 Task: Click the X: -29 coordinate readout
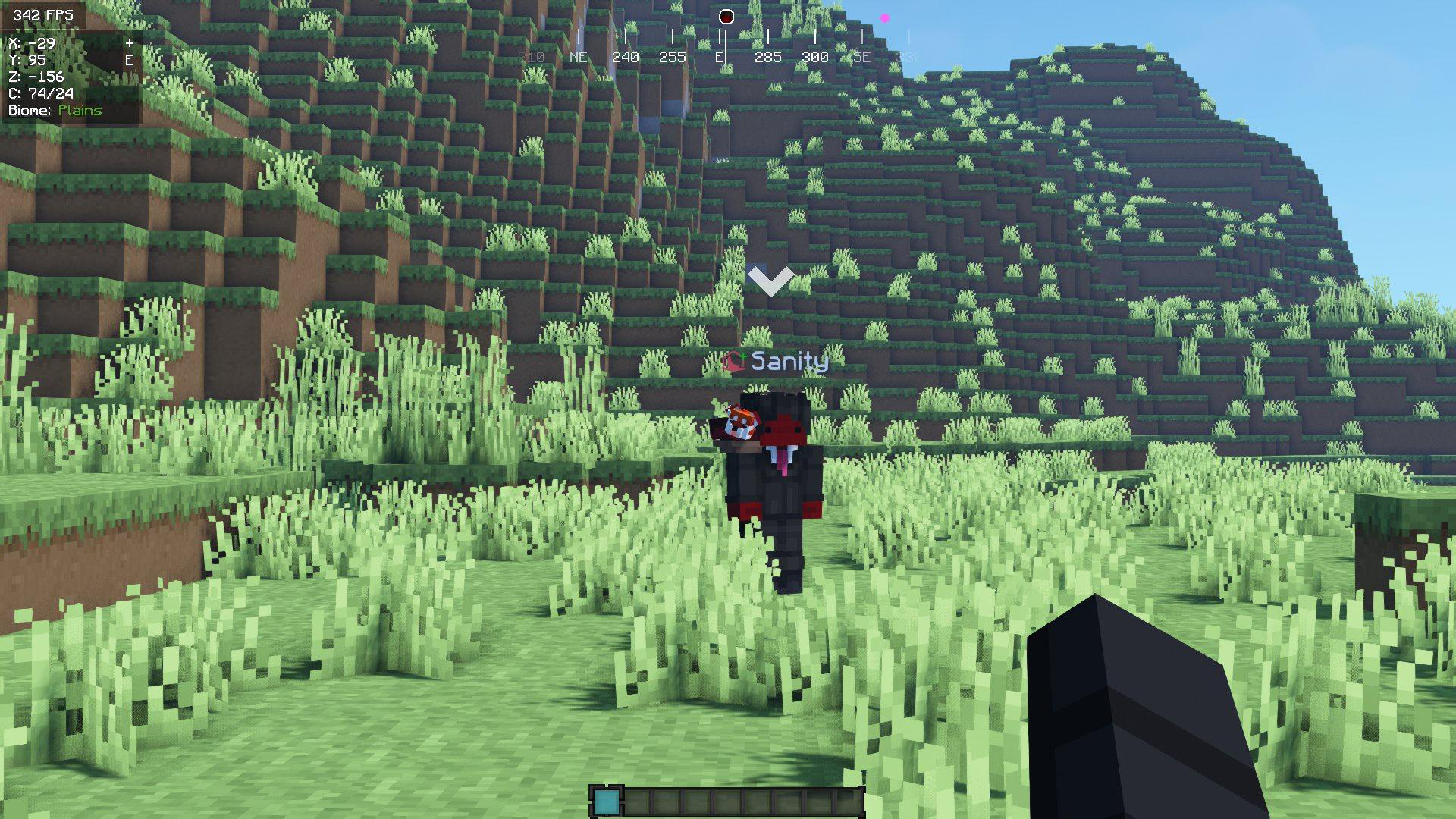click(x=30, y=43)
